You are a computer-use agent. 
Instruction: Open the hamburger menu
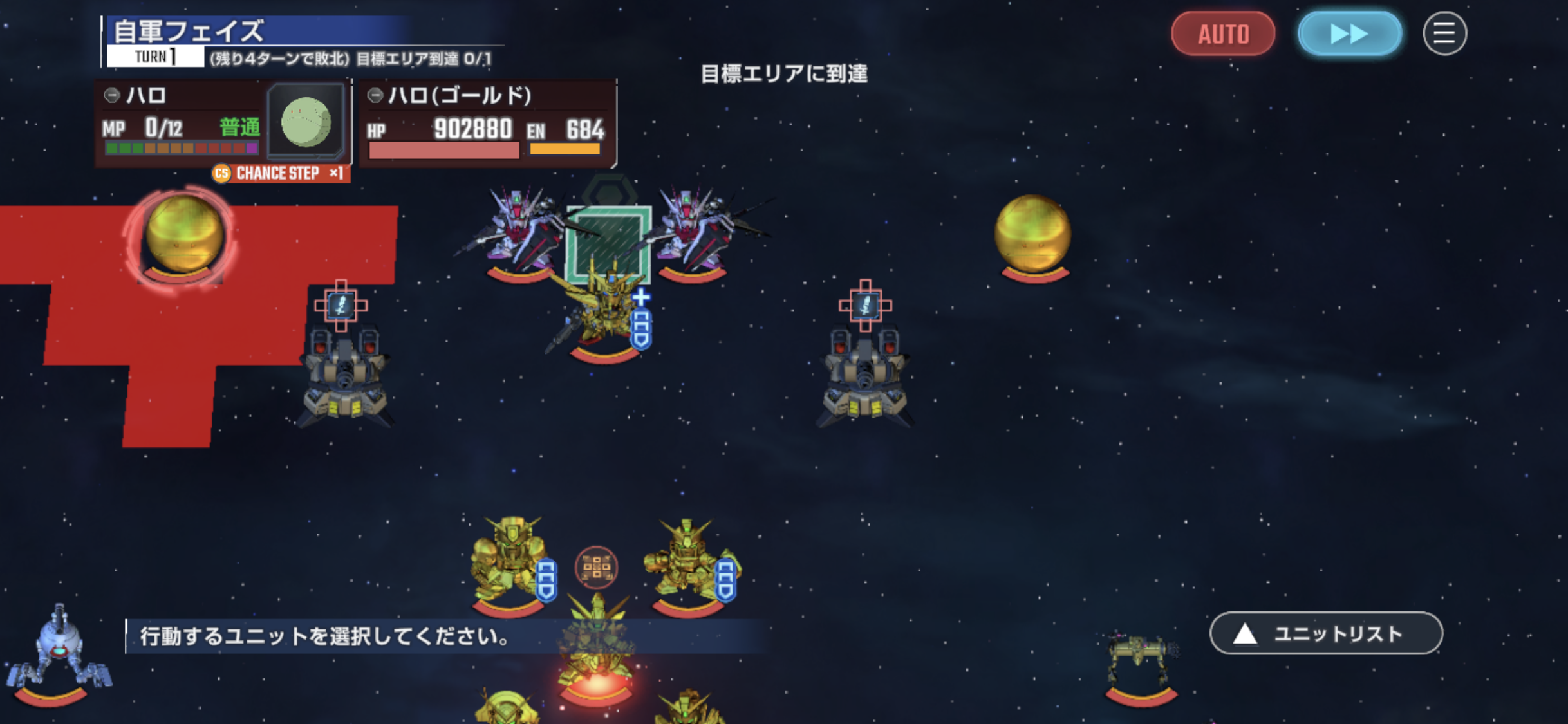(x=1444, y=33)
